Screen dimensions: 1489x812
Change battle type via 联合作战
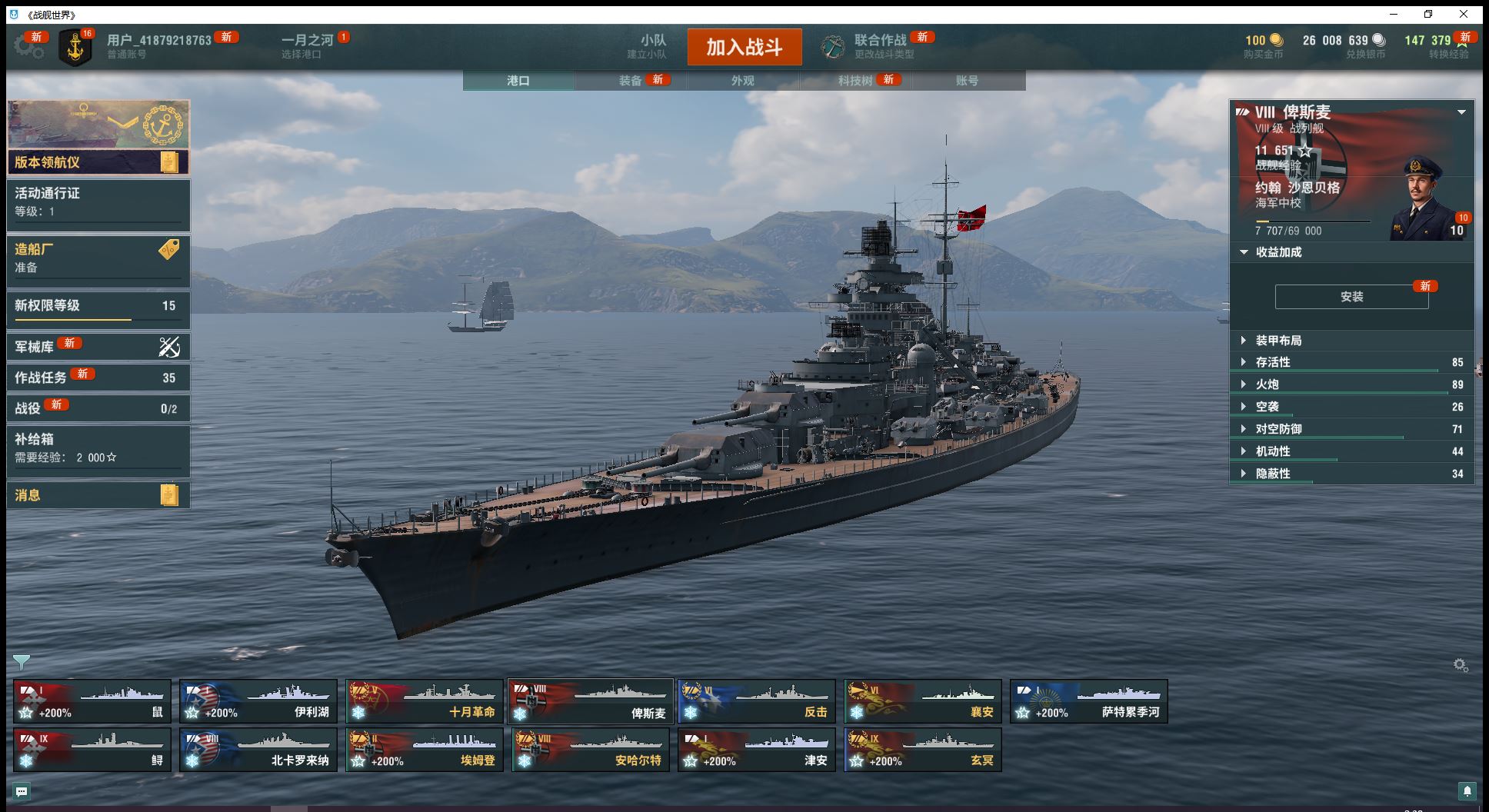tap(879, 46)
